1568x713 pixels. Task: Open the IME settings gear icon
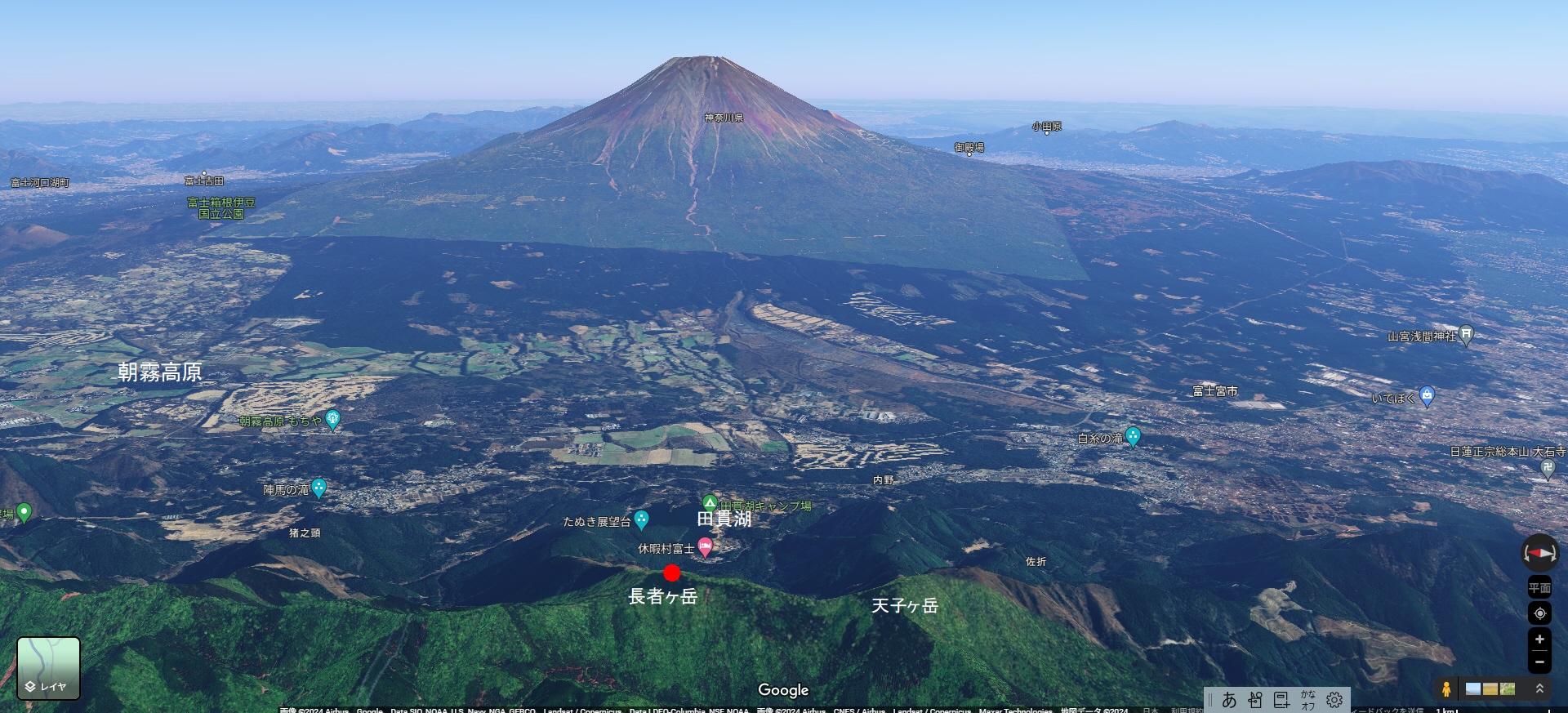(1334, 700)
